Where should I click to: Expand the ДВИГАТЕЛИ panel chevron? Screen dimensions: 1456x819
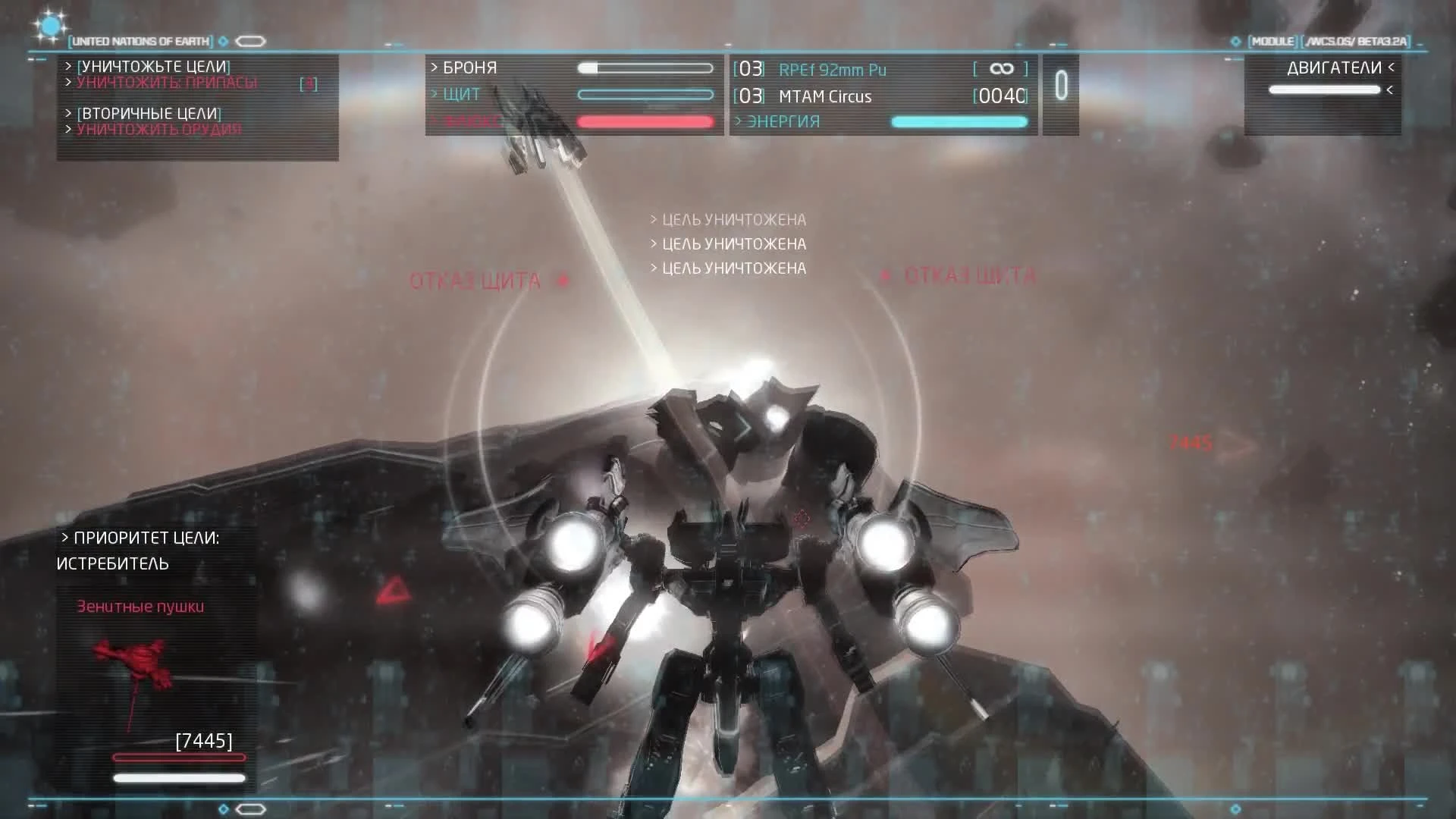point(1390,68)
